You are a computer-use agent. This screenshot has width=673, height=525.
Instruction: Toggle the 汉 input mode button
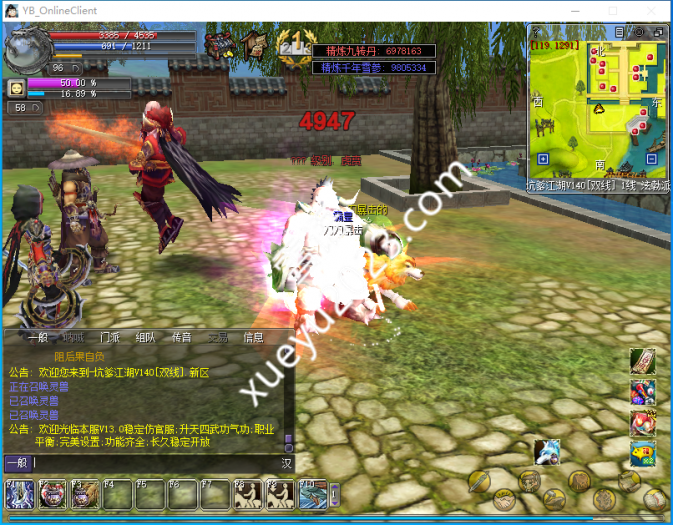tap(286, 463)
